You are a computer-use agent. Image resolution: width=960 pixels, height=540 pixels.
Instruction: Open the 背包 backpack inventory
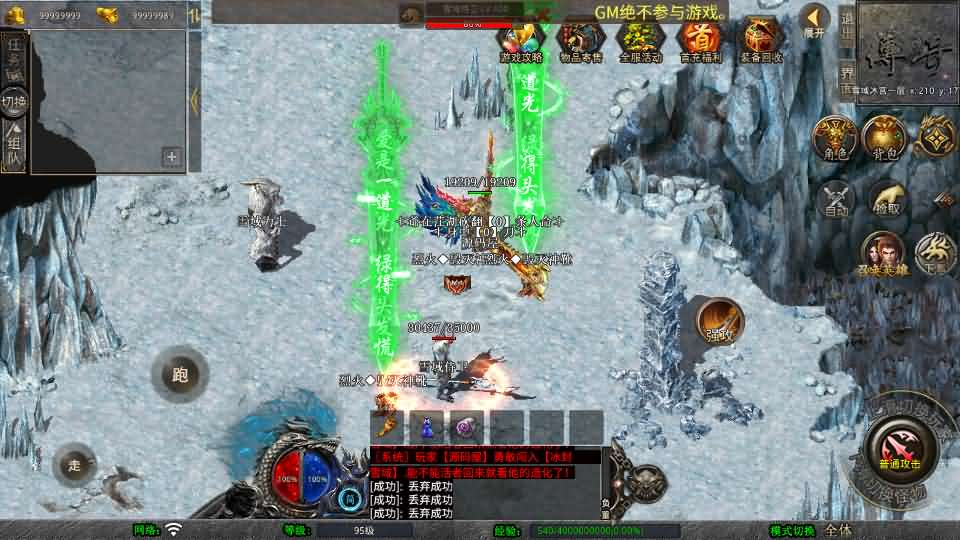point(884,137)
